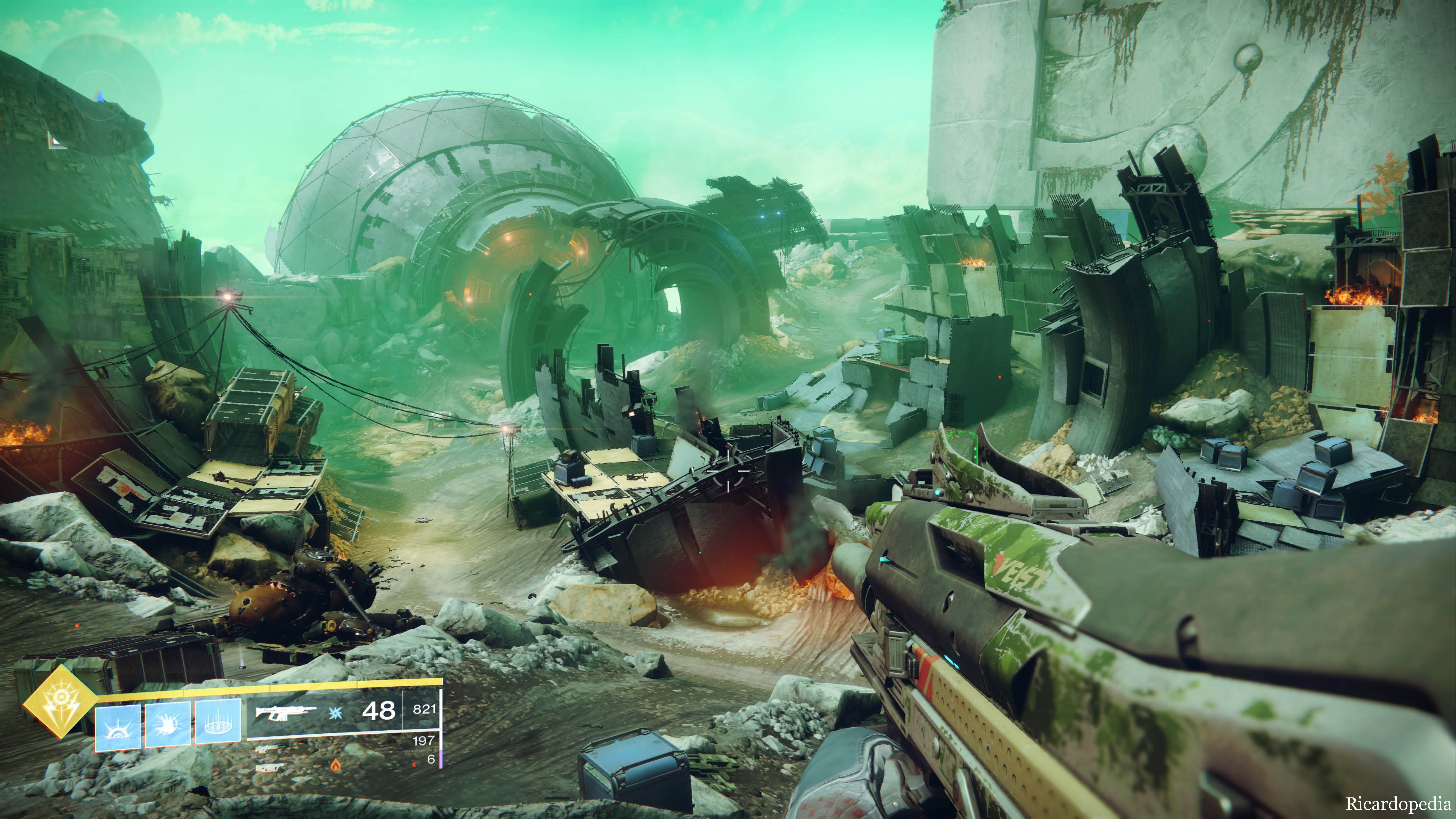The height and width of the screenshot is (819, 1456).
Task: Select the grenade ability icon
Action: coord(118,728)
